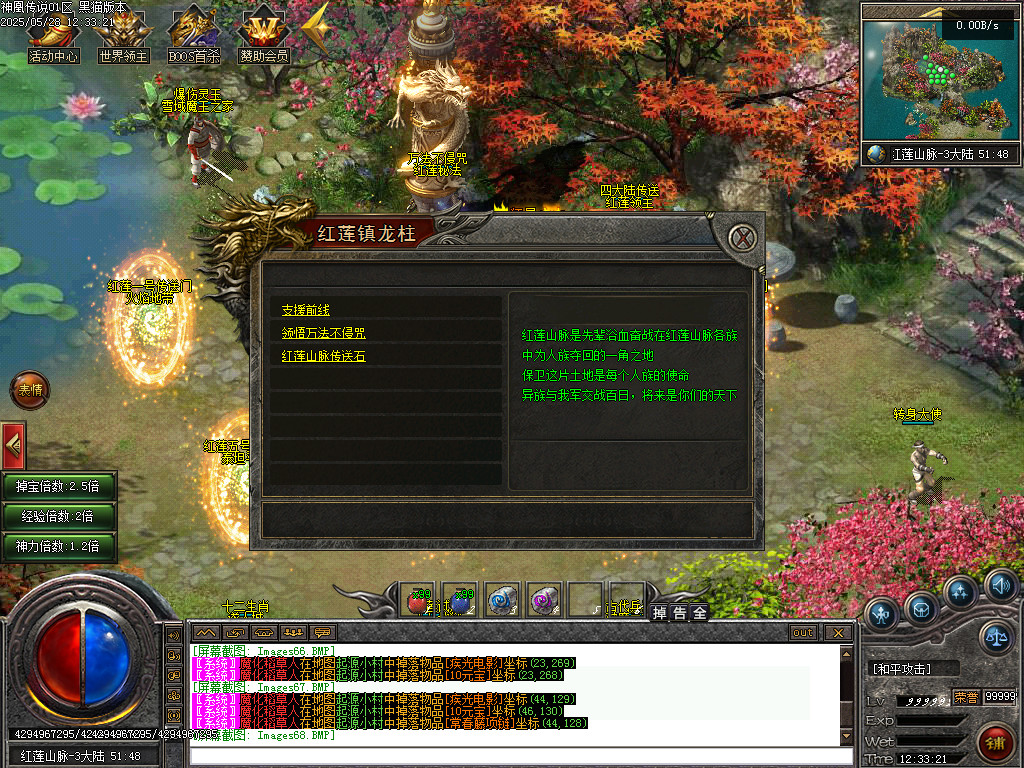Use the blue potion hotbar slot
Viewport: 1024px width, 768px height.
click(x=460, y=600)
